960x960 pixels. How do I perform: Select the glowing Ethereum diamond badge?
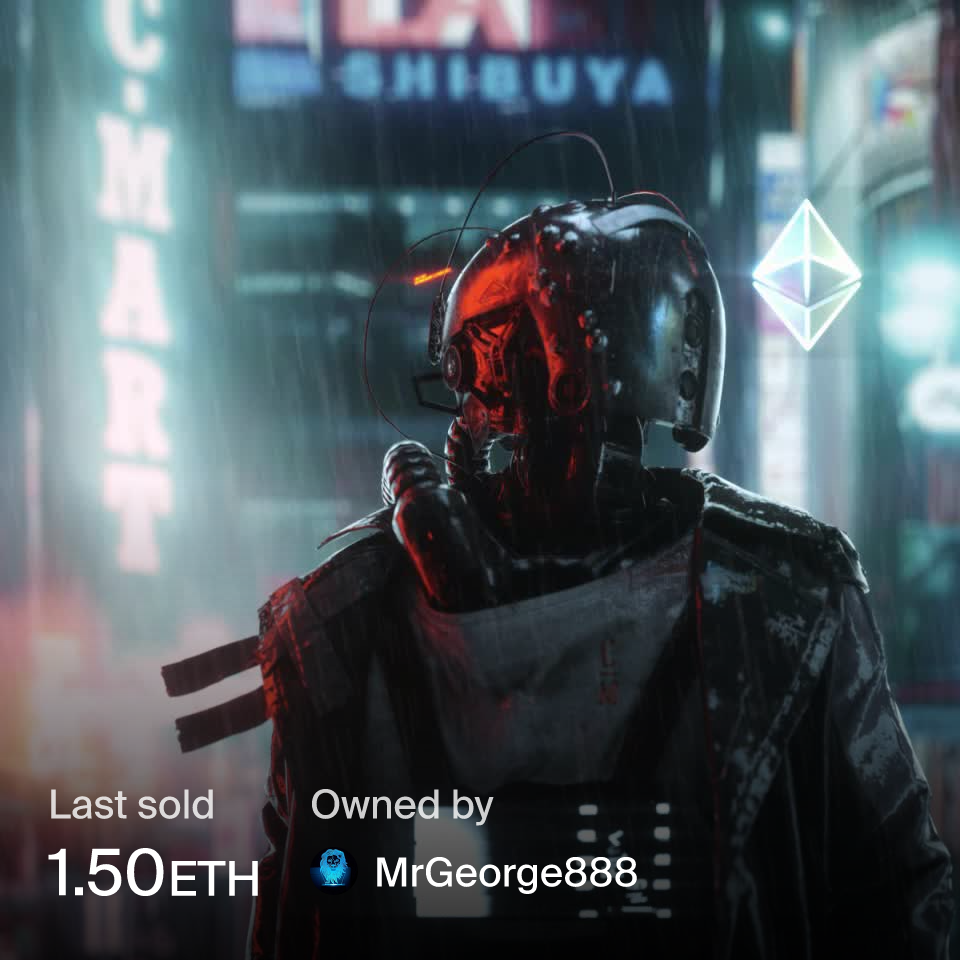tap(806, 275)
